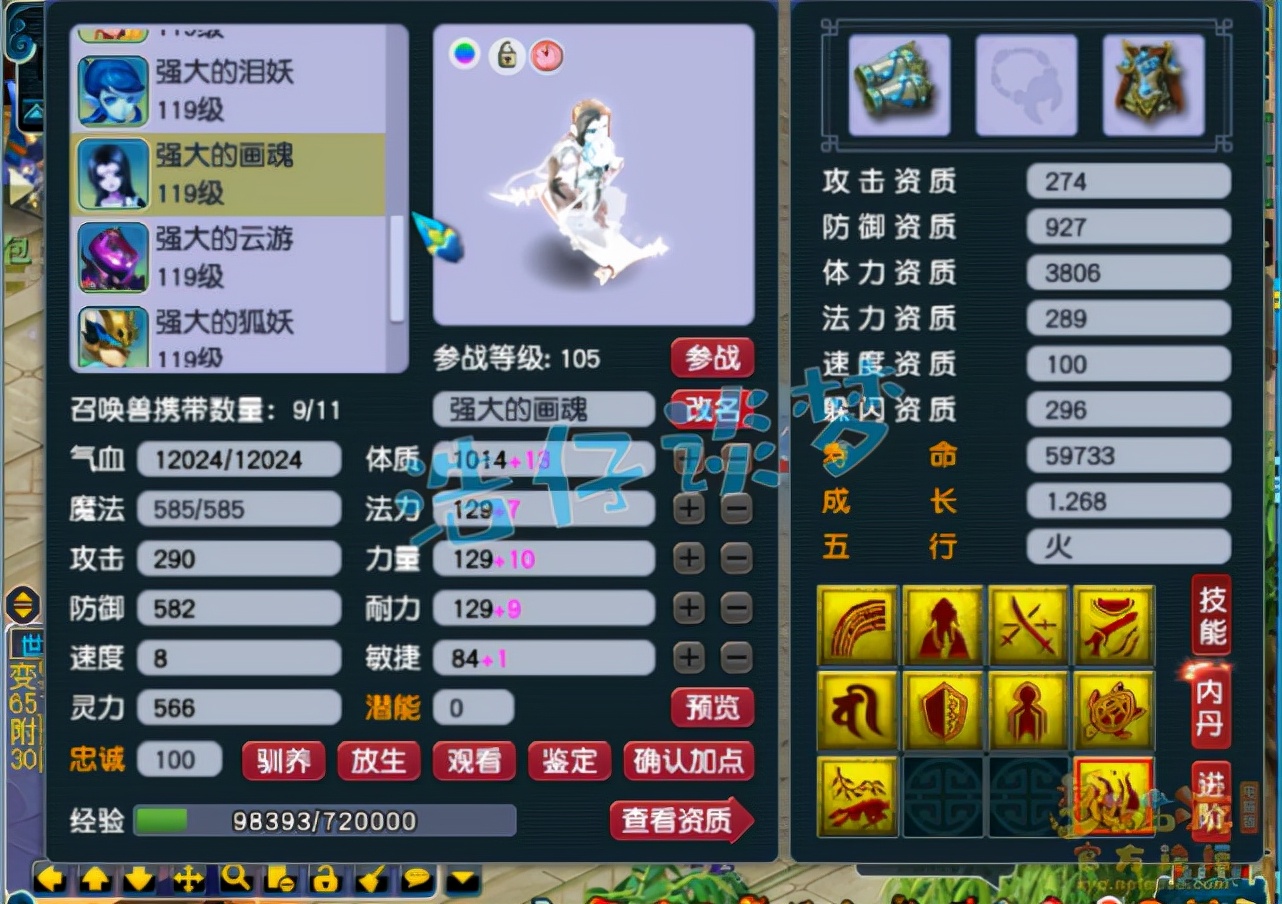Toggle the pet lock padlock above the model

(x=506, y=56)
